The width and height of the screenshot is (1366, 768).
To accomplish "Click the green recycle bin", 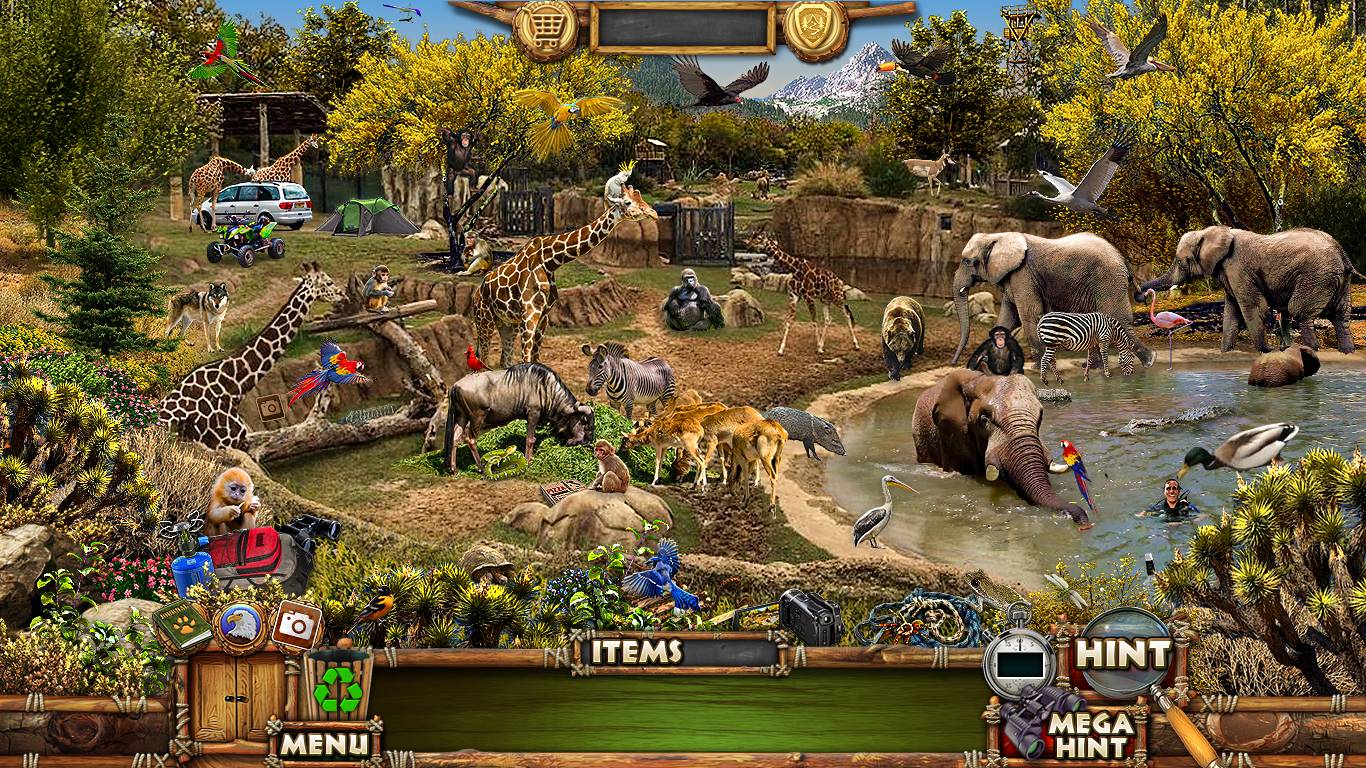I will (338, 686).
